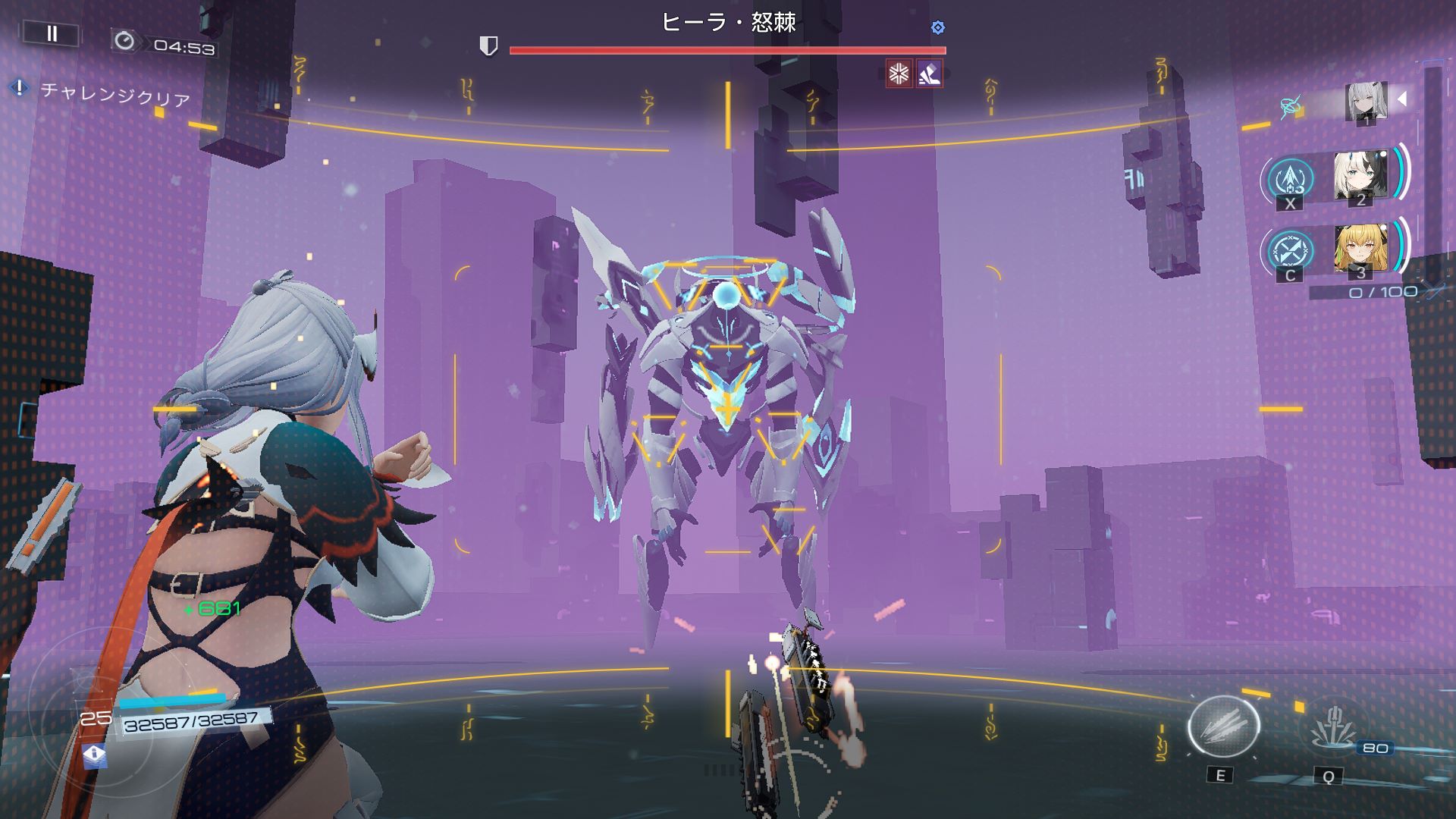Inspect the boss's second purple status icon
This screenshot has height=819, width=1456.
point(929,74)
